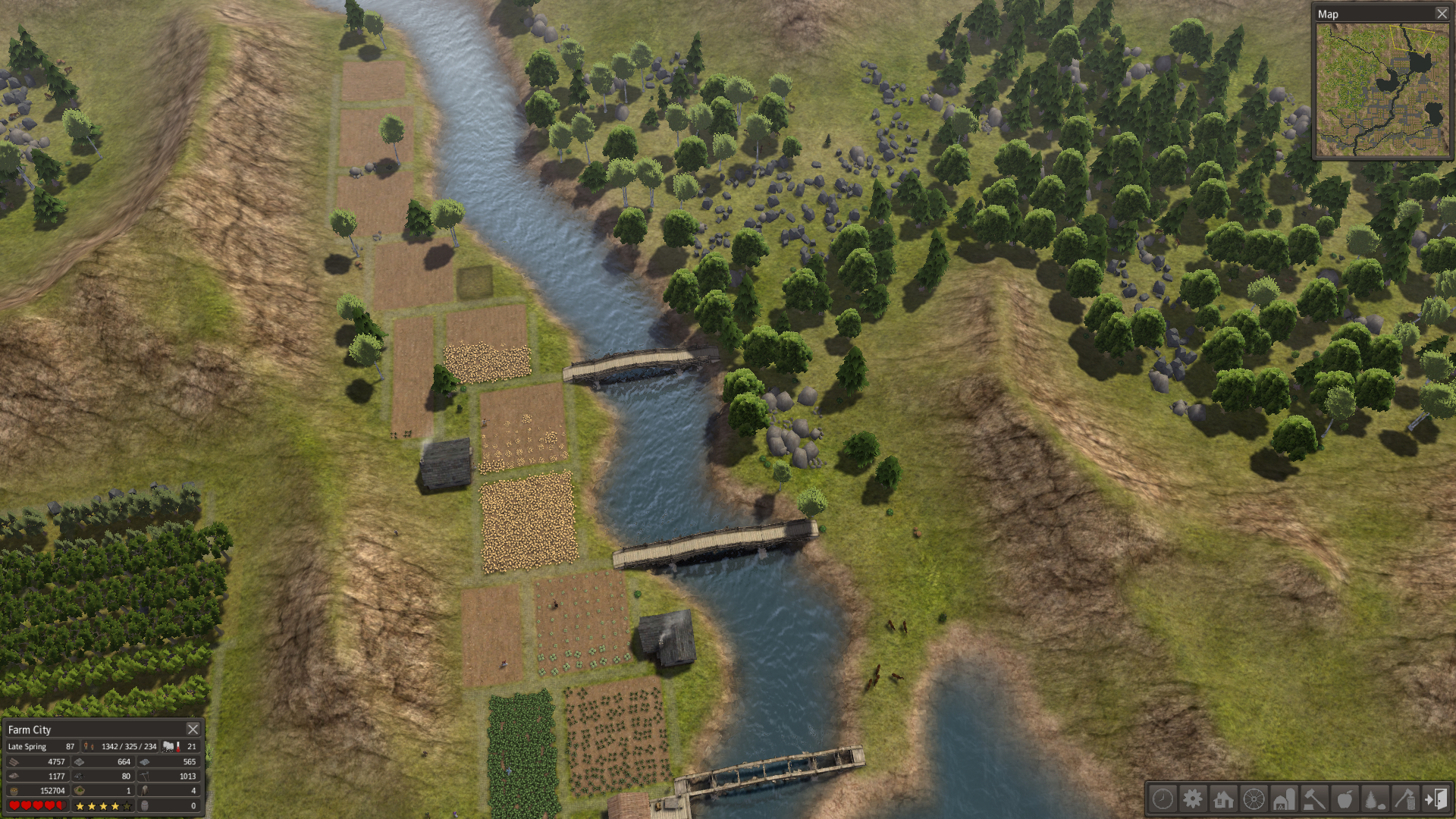
Task: Close the Map window
Action: pos(1442,14)
